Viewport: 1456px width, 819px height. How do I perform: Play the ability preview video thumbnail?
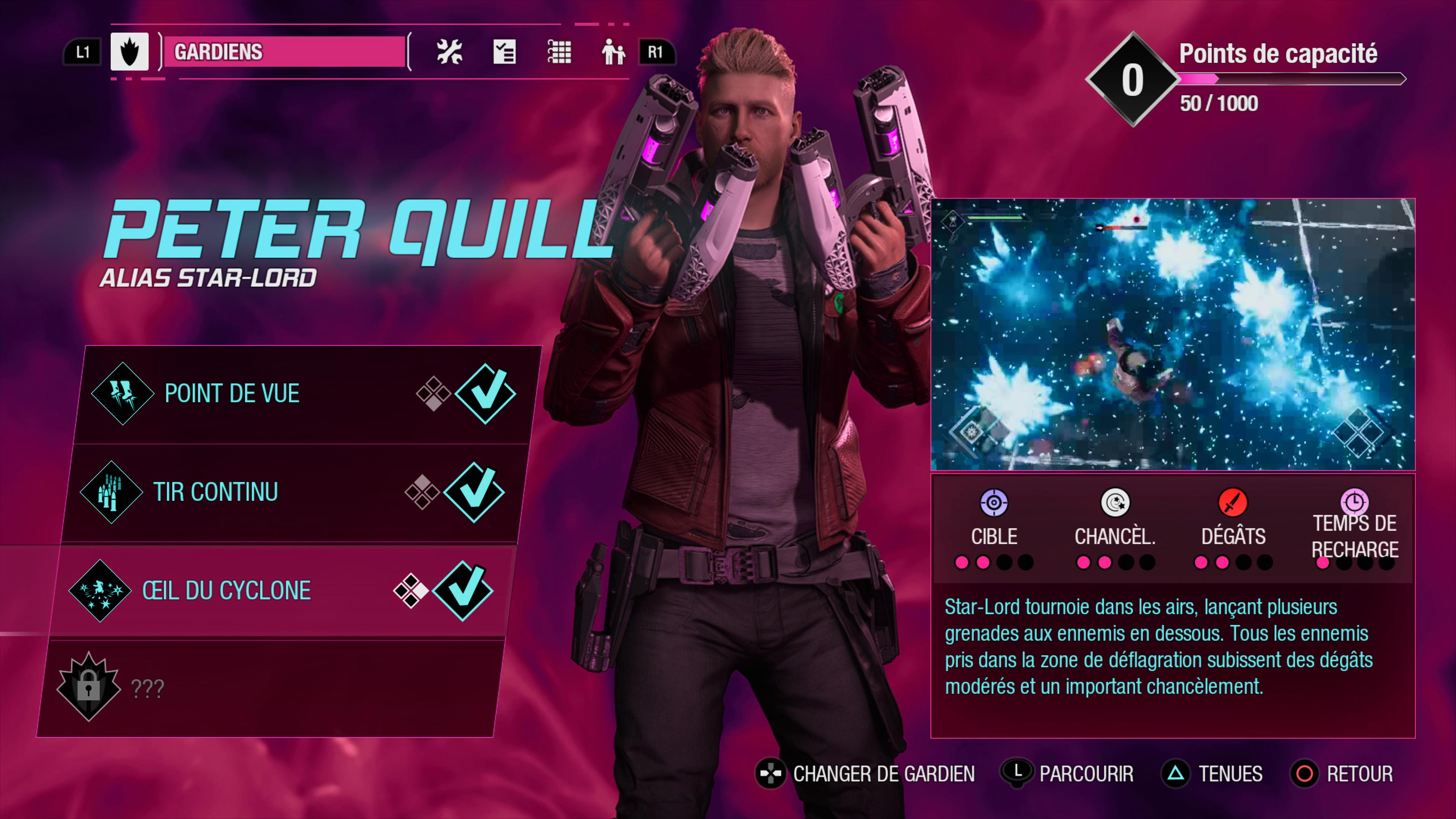pos(1173,334)
